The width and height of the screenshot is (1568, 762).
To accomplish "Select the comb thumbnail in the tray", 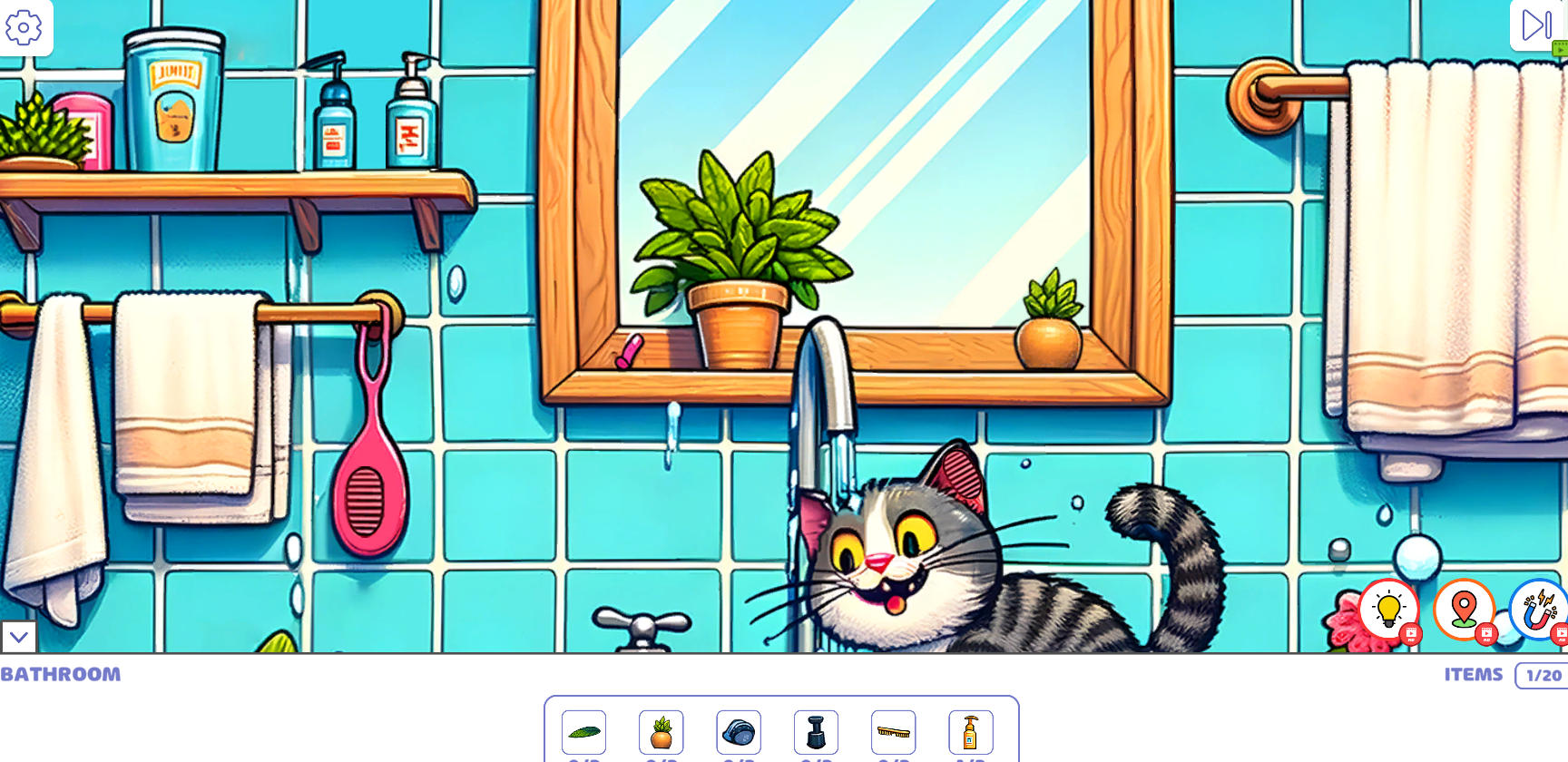I will point(894,732).
